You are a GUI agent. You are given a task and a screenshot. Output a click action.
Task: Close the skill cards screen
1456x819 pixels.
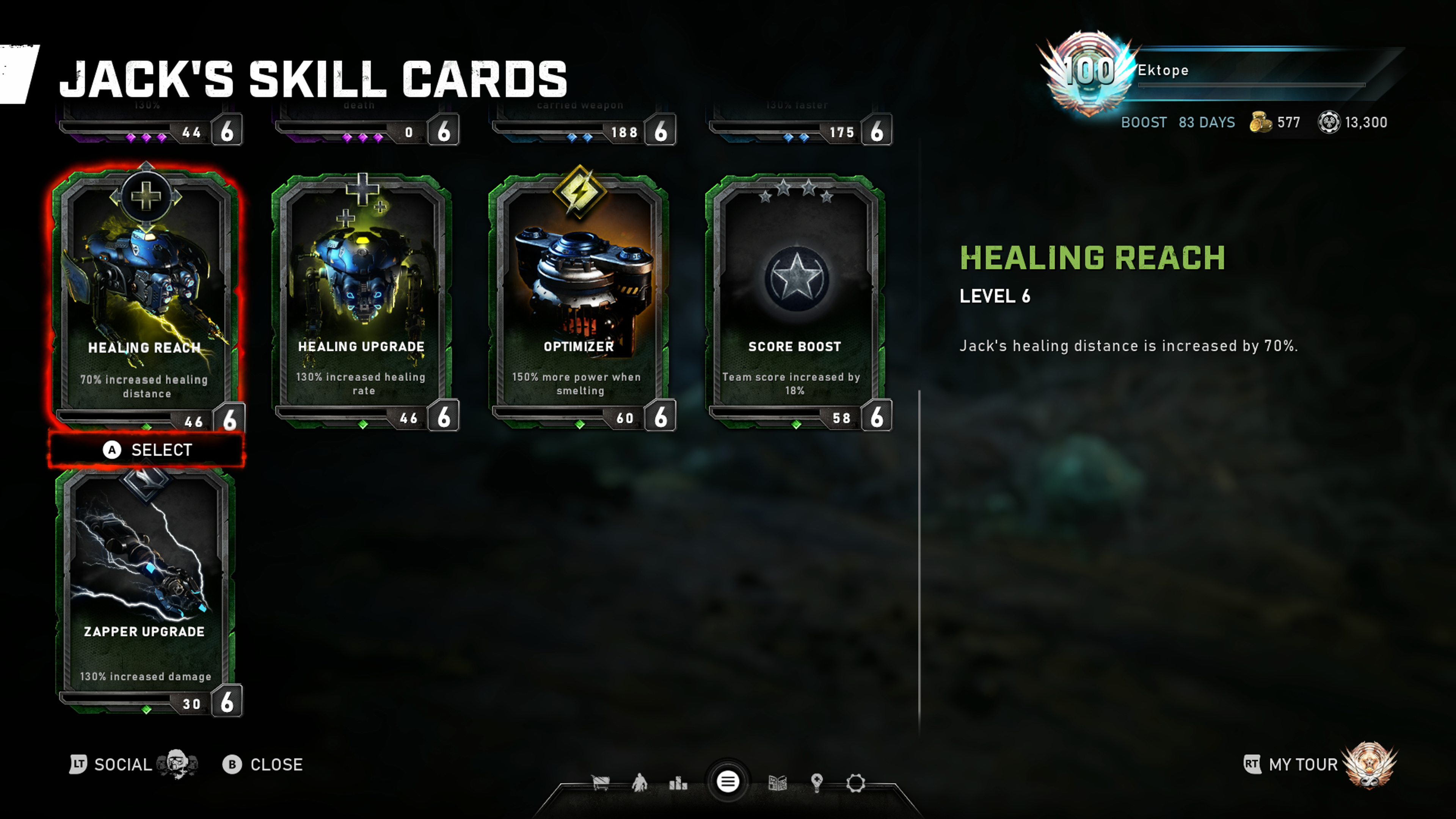[263, 765]
